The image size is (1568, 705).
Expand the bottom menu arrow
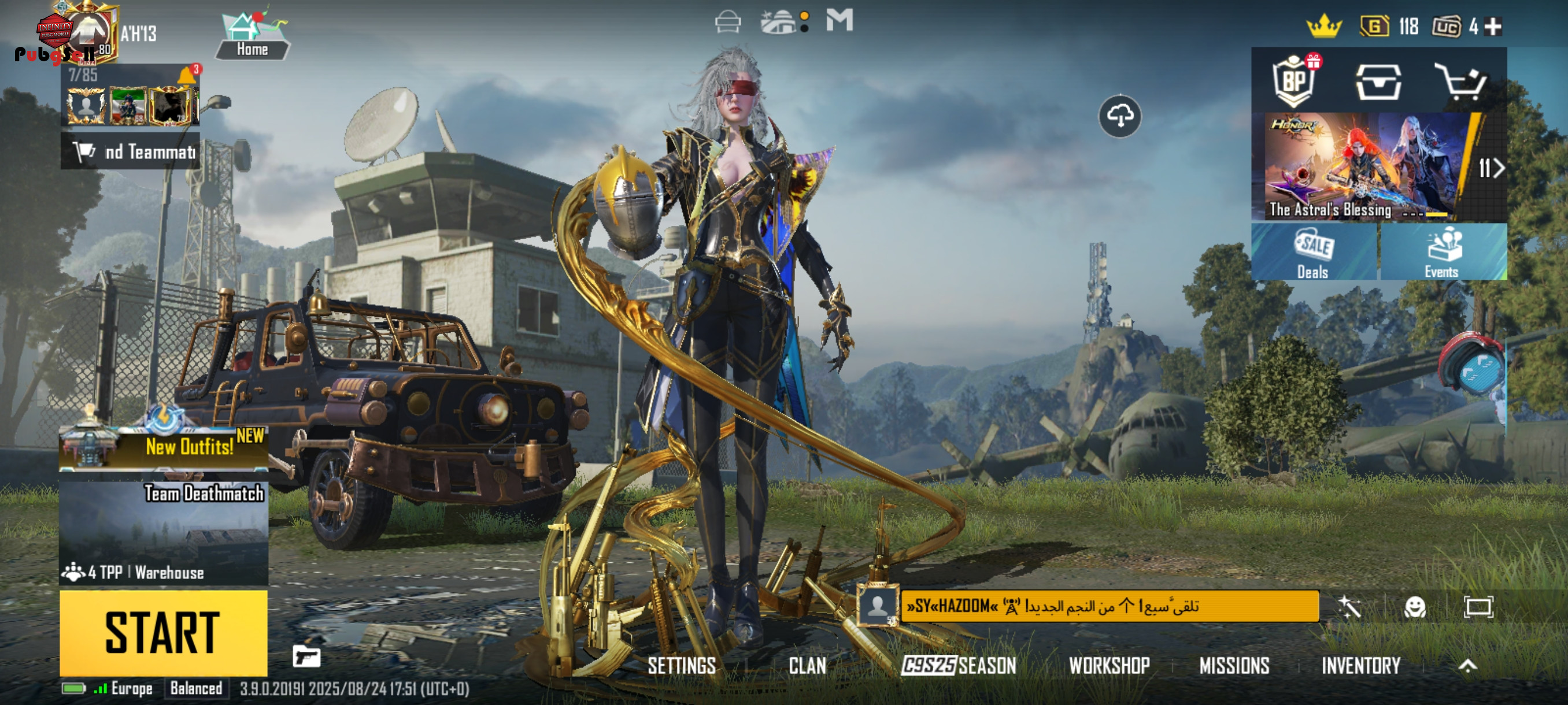click(1467, 666)
